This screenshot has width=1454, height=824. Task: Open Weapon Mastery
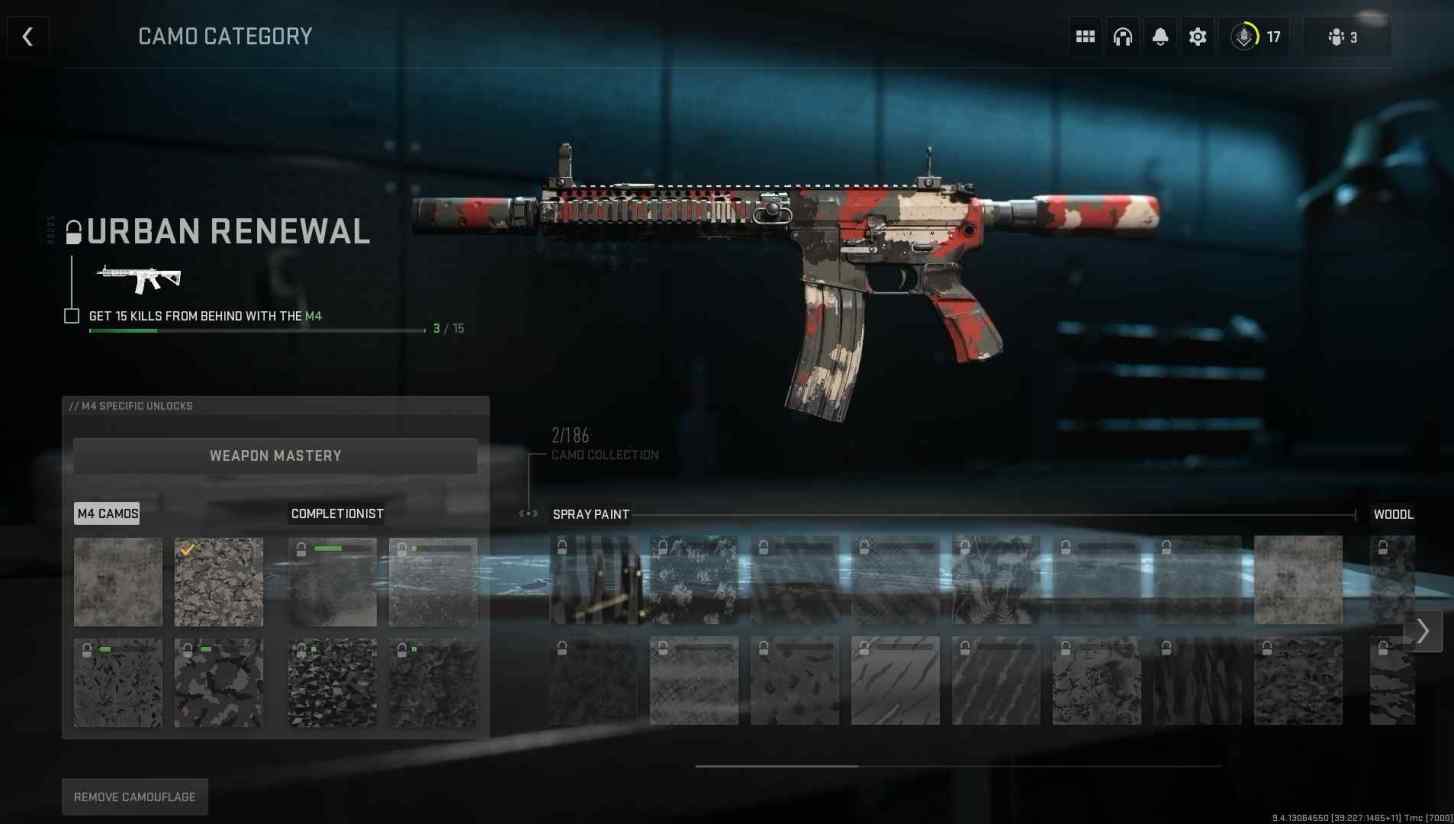275,455
